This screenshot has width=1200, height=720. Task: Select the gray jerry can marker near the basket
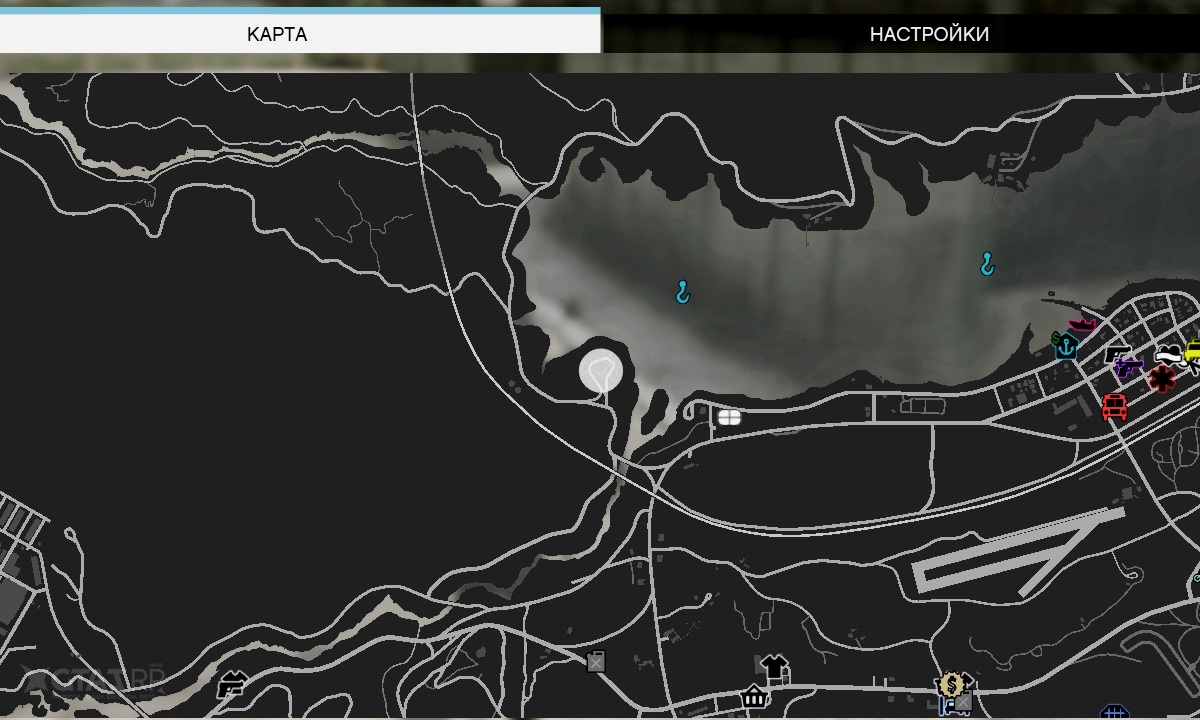click(596, 660)
